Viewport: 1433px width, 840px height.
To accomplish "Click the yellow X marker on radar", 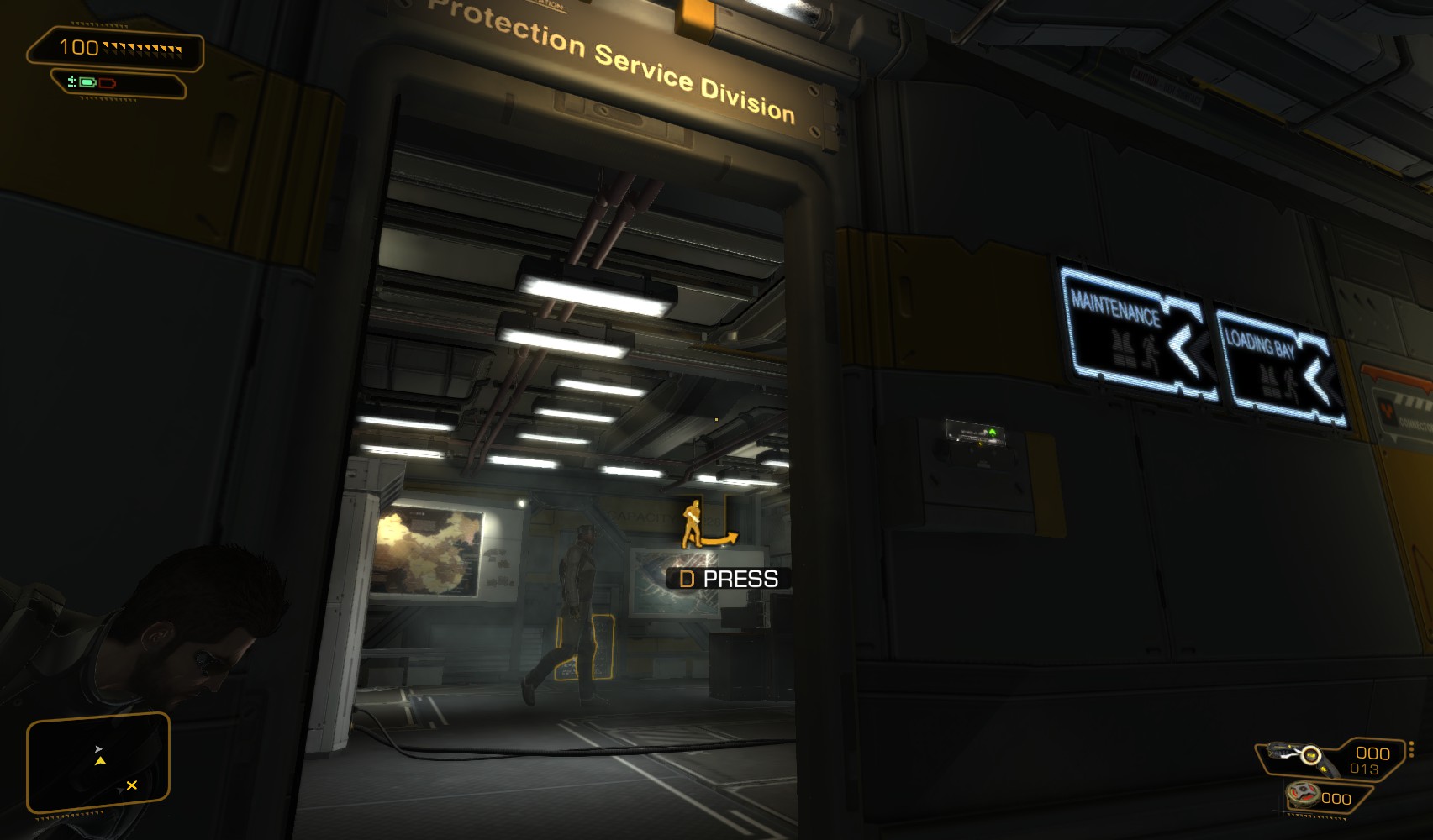I will click(x=131, y=785).
